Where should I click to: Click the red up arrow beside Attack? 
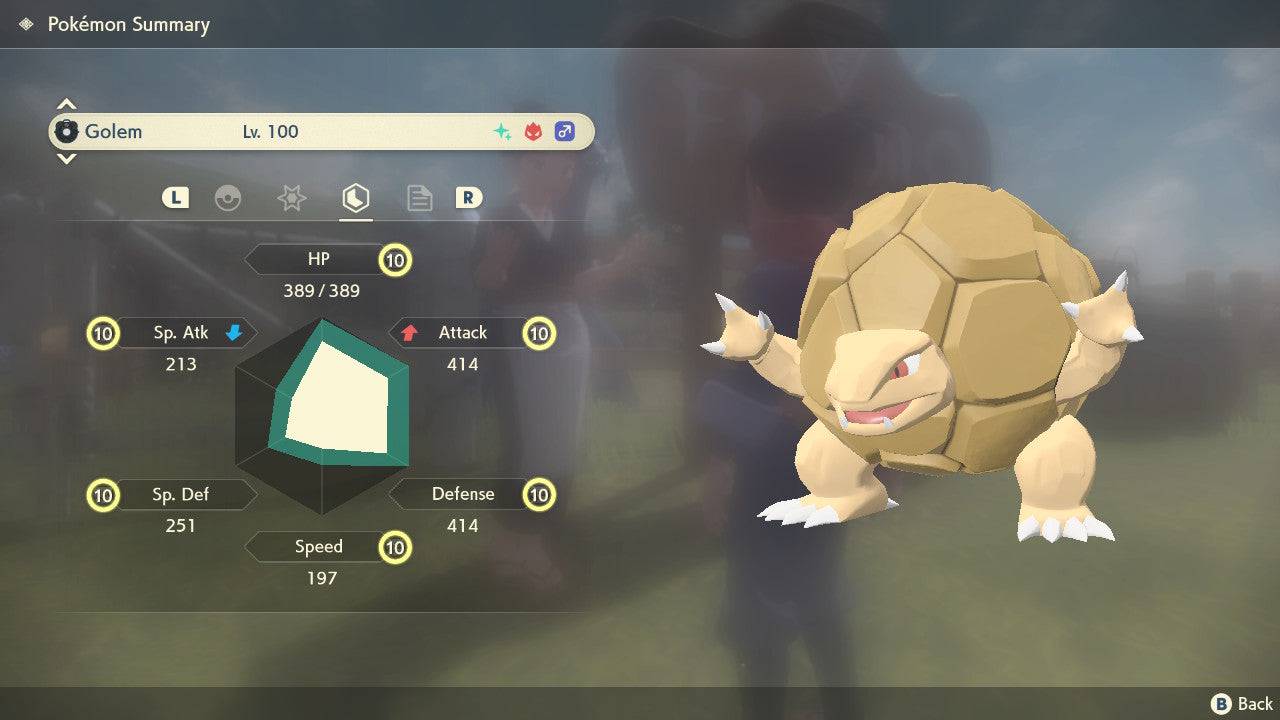tap(412, 332)
